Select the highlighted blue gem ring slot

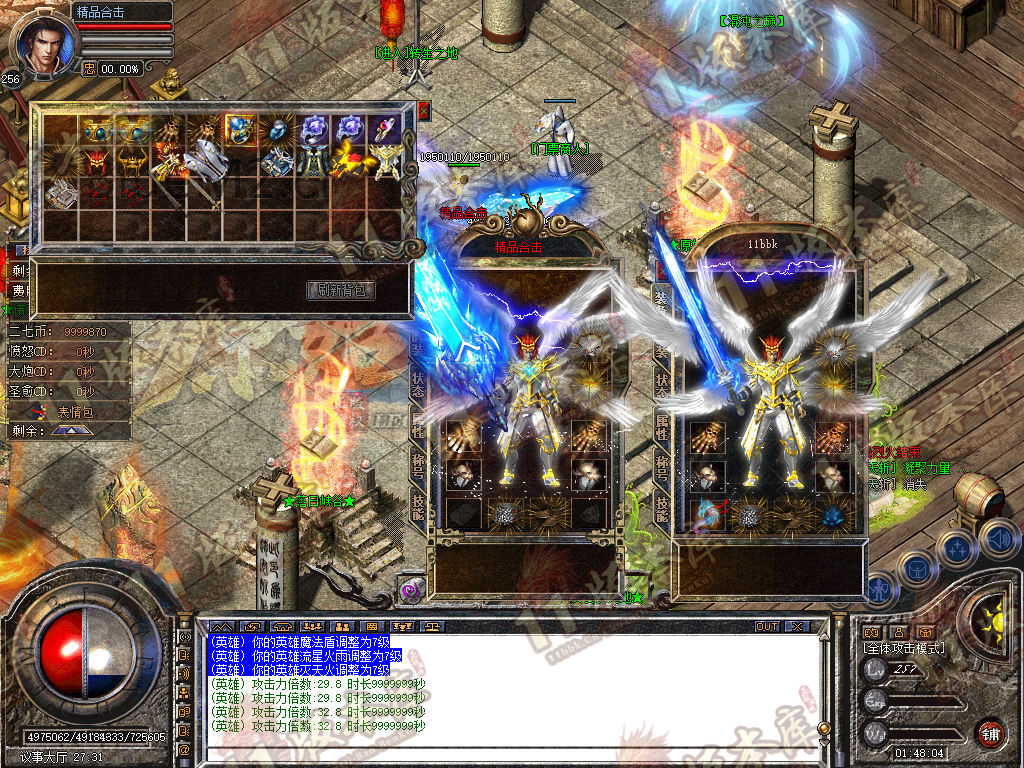237,130
